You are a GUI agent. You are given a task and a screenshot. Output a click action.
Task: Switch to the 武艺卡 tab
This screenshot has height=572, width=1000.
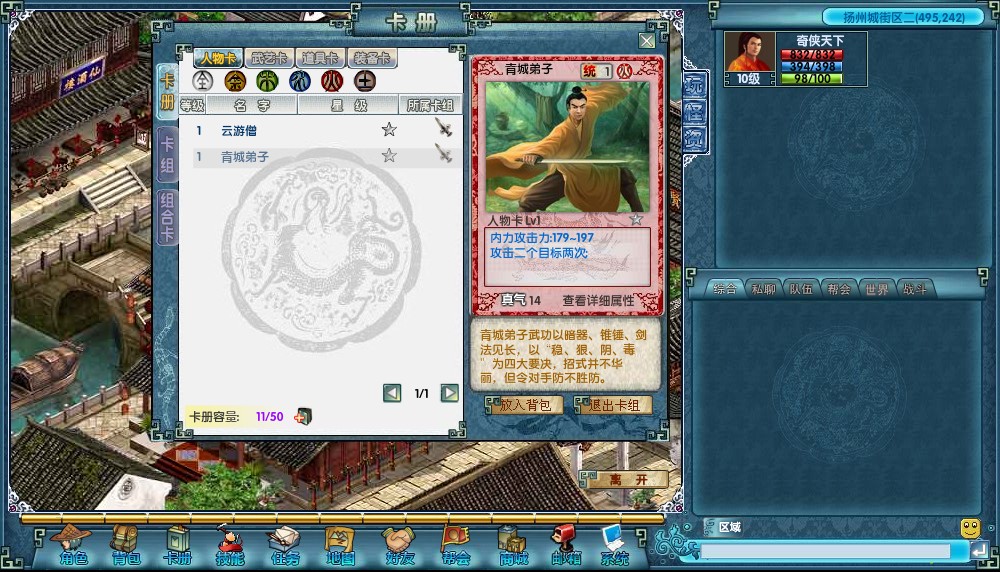[269, 59]
